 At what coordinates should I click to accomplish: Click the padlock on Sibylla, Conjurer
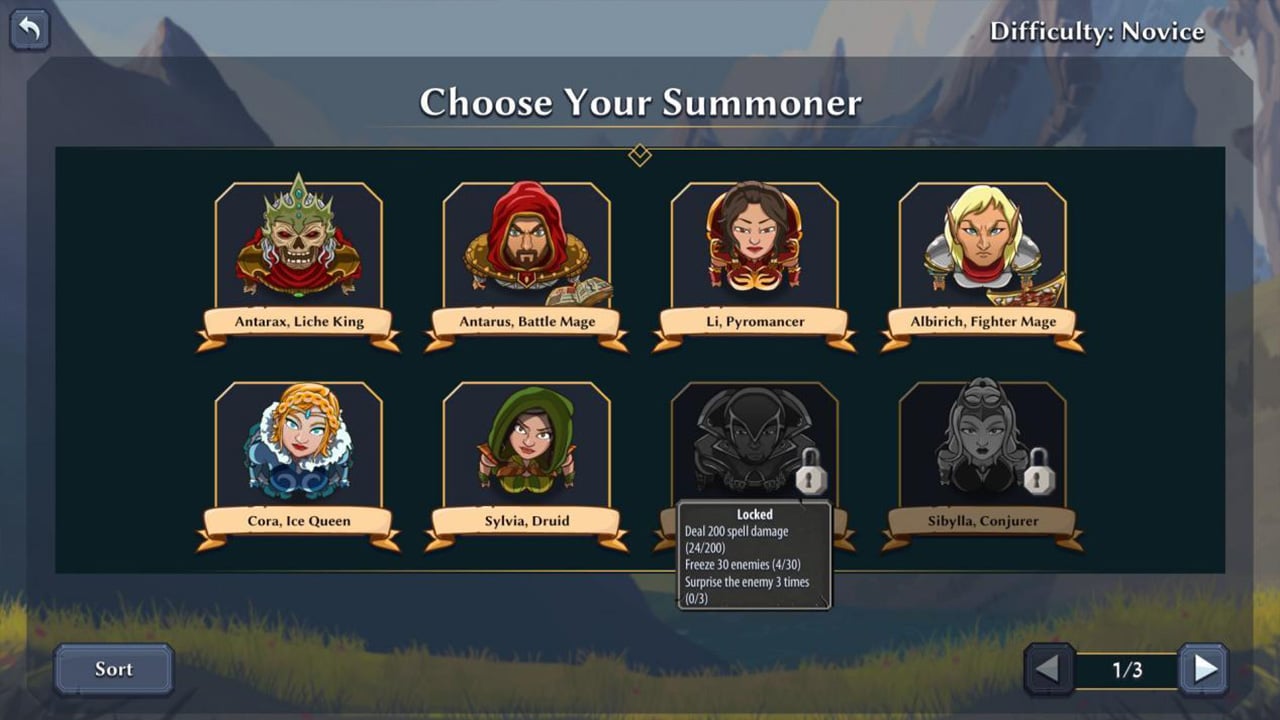(x=1040, y=479)
